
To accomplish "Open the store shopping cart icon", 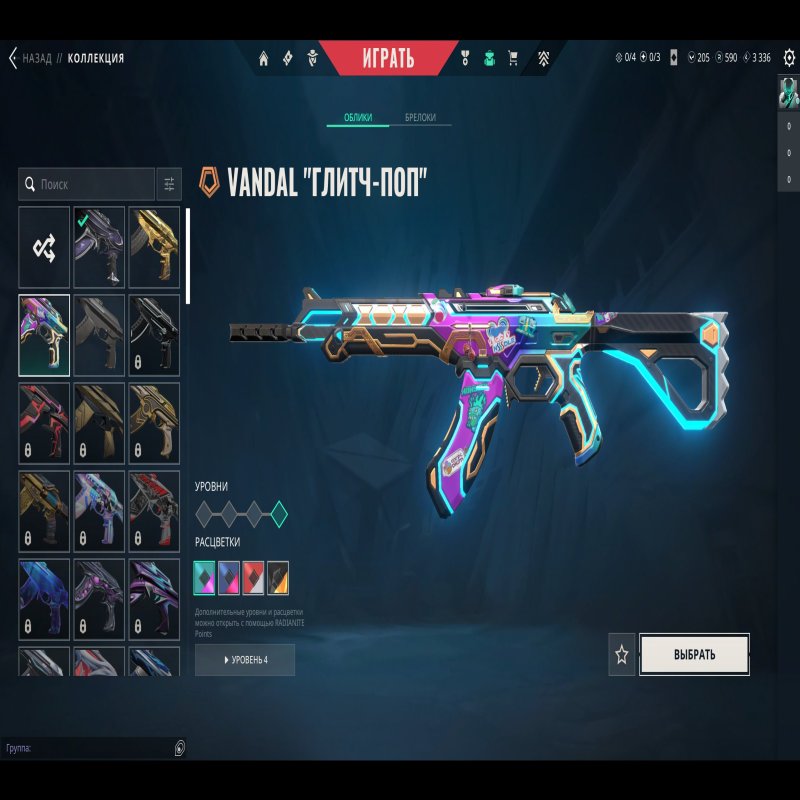I will pos(514,58).
